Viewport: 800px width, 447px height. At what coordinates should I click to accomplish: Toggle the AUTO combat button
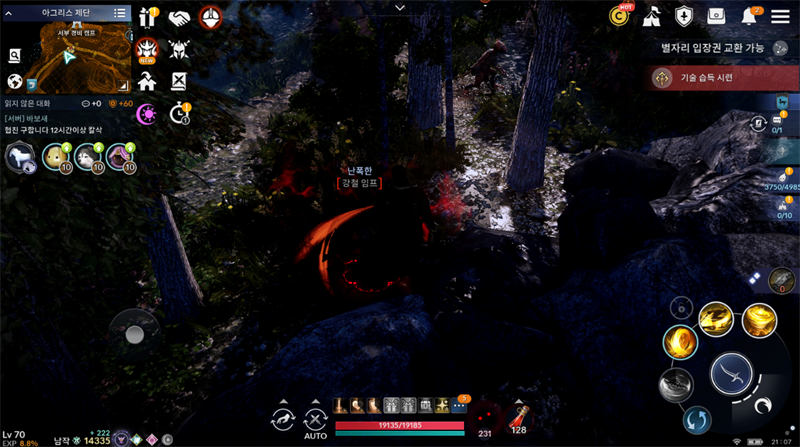pos(316,422)
